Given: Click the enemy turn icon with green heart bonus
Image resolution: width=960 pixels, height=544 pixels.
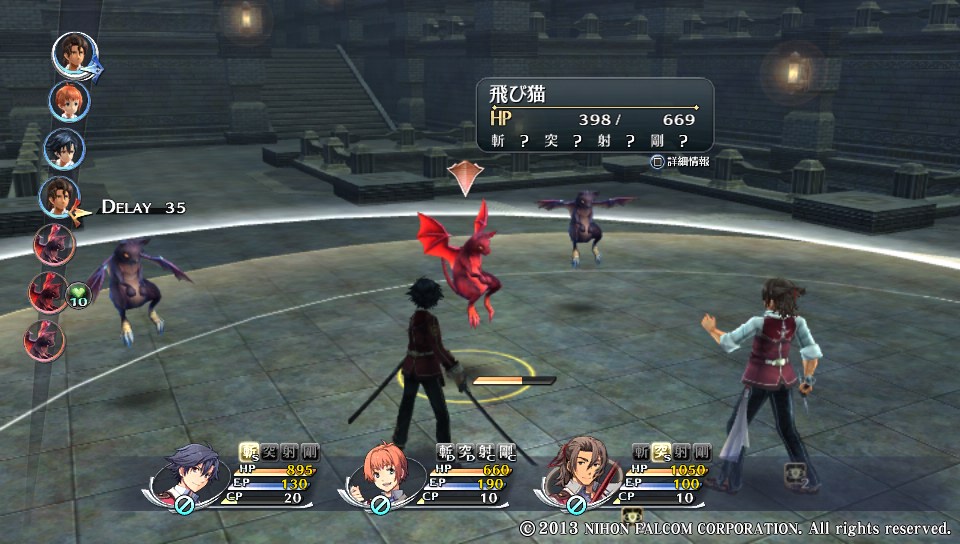Looking at the screenshot, I should 49,293.
